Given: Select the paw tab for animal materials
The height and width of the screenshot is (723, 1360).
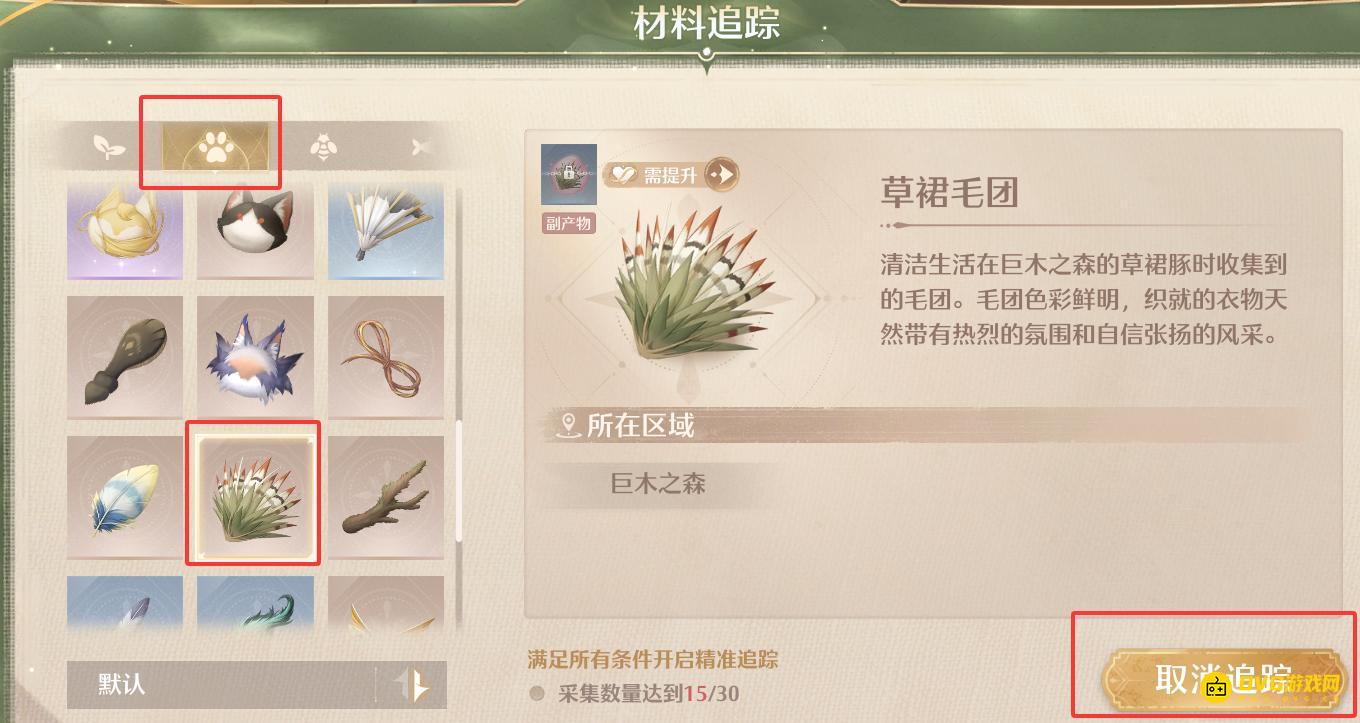Looking at the screenshot, I should coord(210,145).
